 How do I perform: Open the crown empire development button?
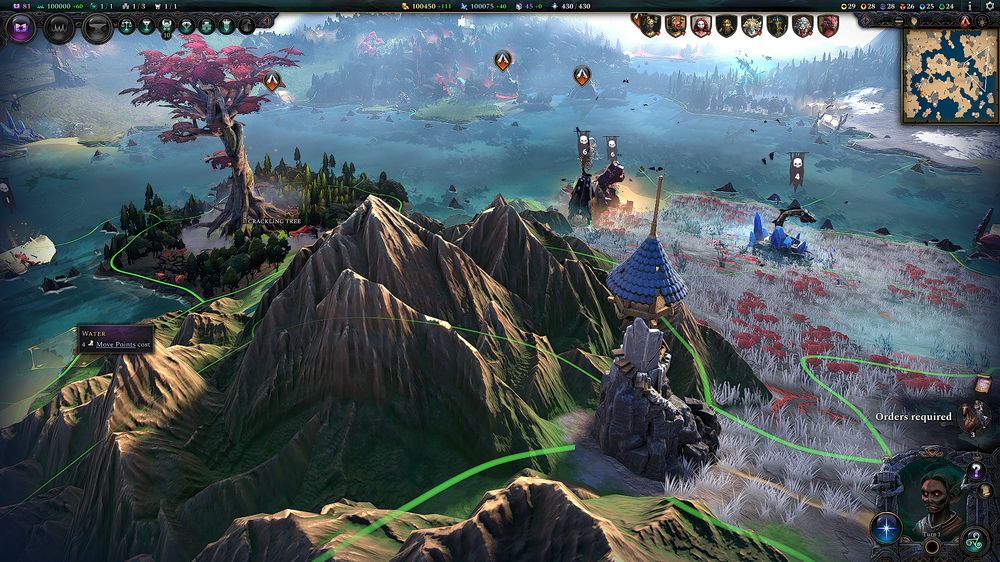pos(60,28)
